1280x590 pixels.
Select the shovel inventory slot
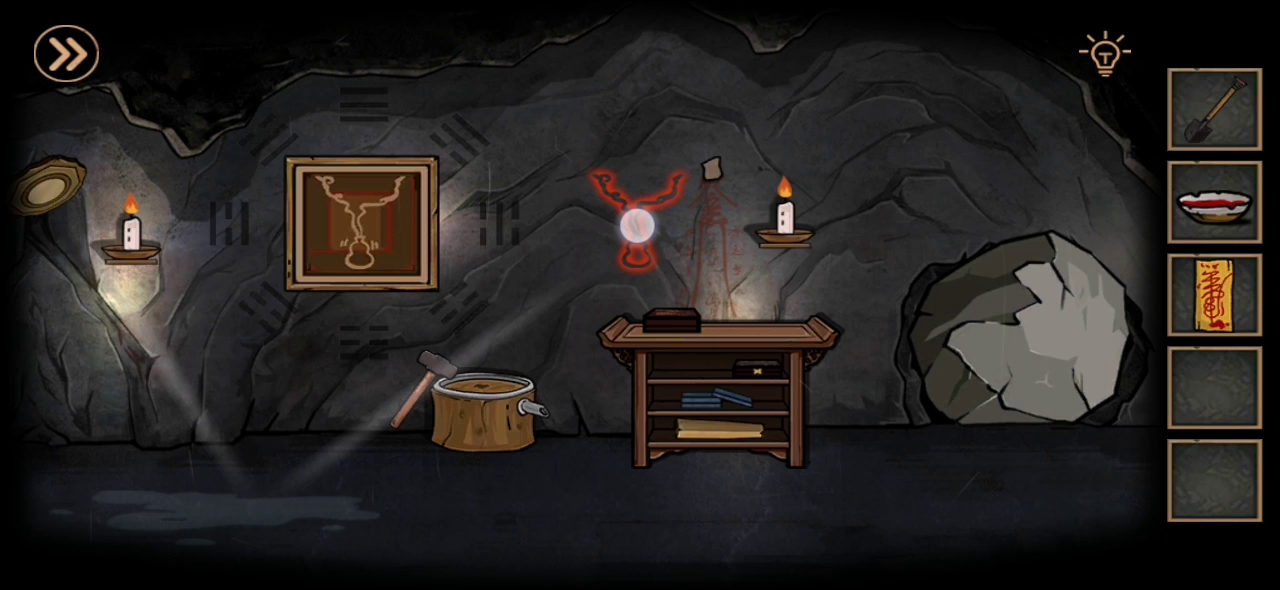coord(1214,109)
